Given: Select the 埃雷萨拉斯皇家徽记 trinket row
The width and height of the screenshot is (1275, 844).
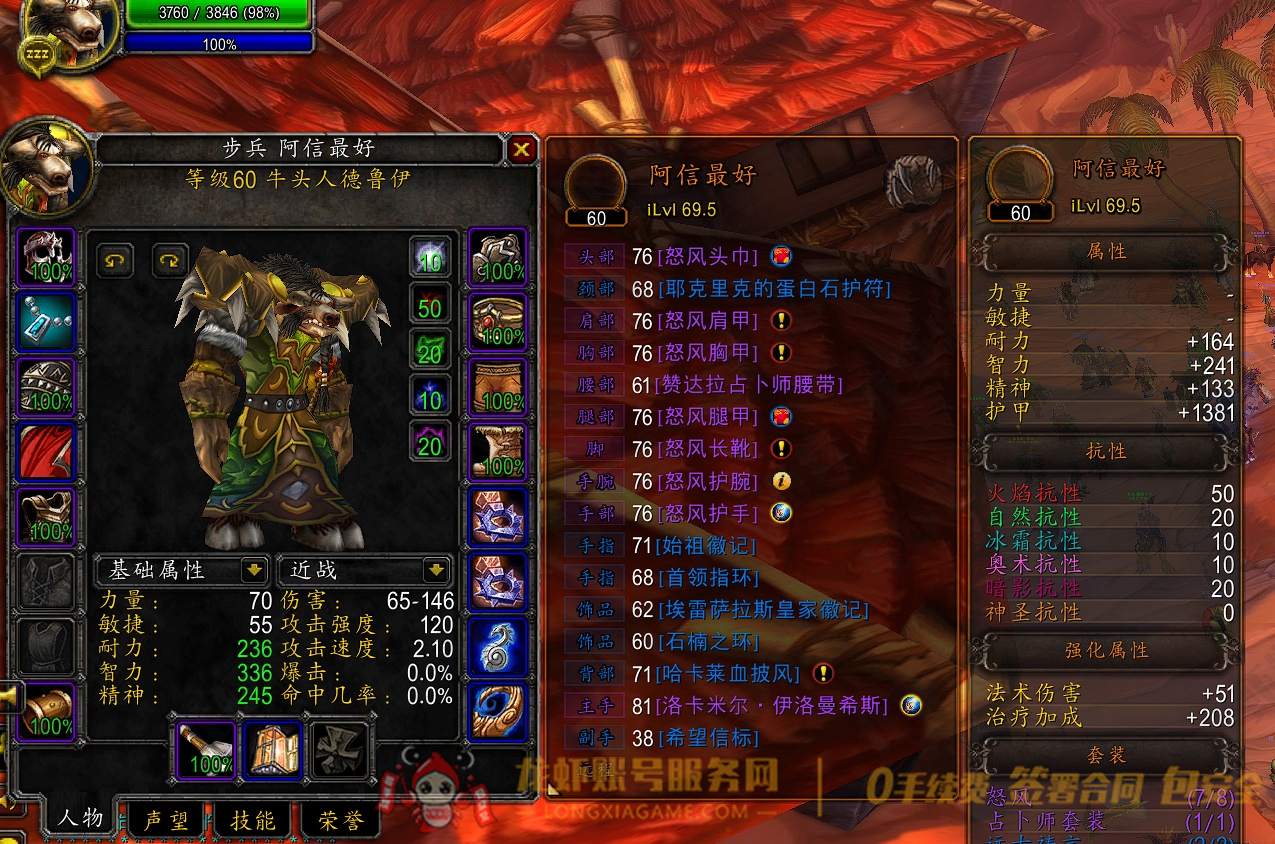Looking at the screenshot, I should coord(763,609).
